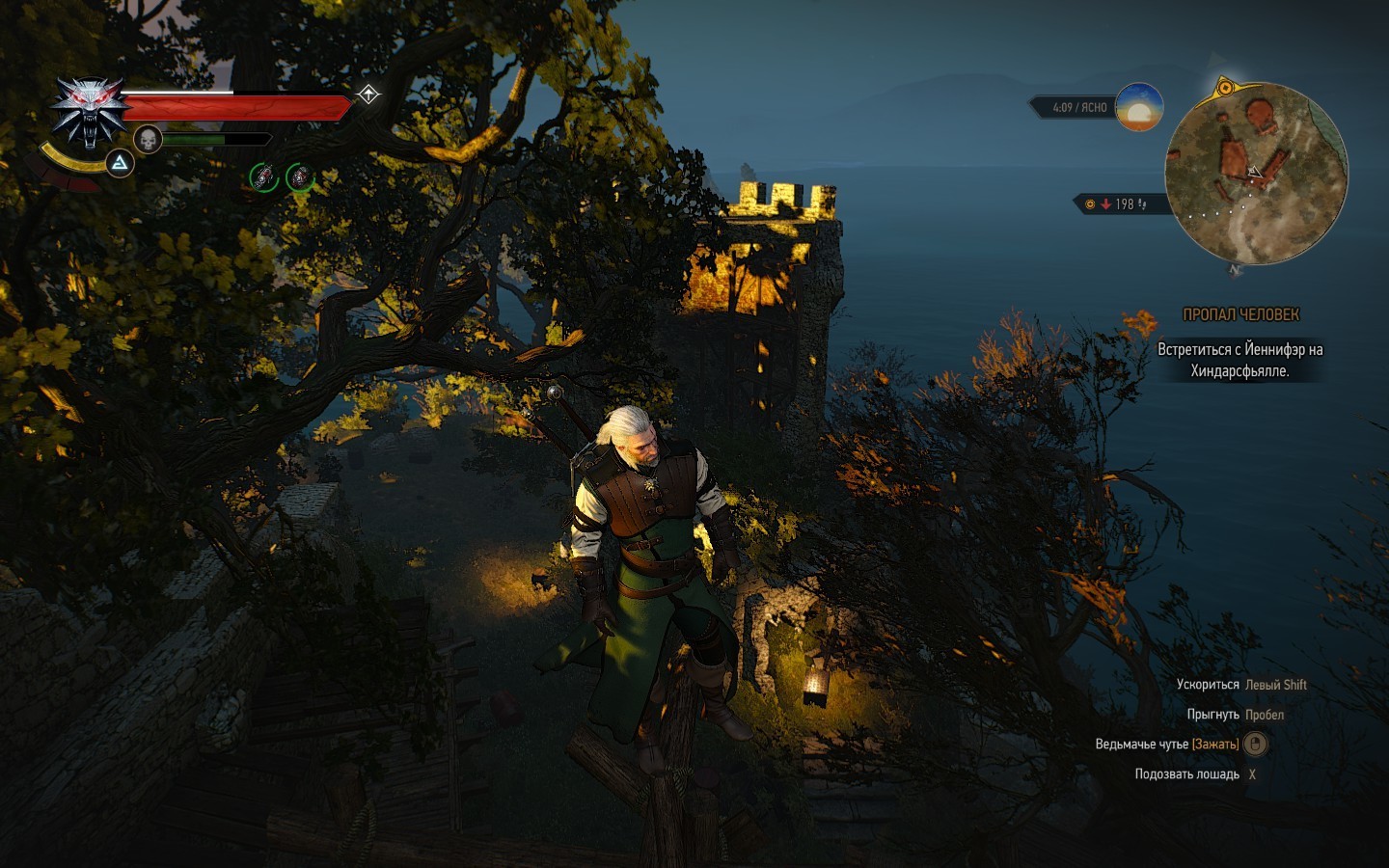Open the circular minimap

coord(1256,175)
